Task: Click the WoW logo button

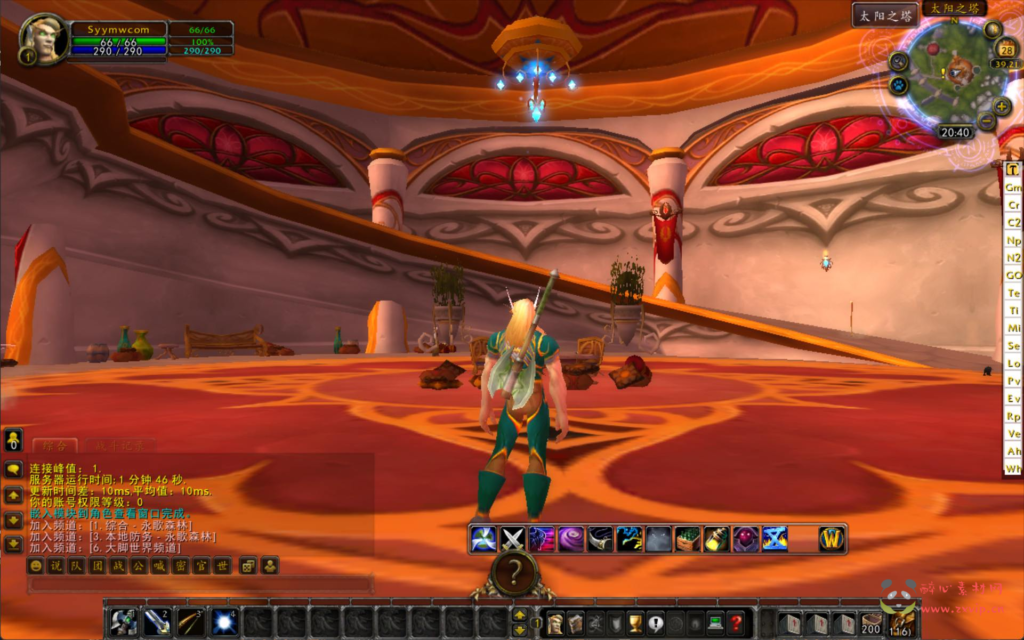Action: [x=832, y=539]
